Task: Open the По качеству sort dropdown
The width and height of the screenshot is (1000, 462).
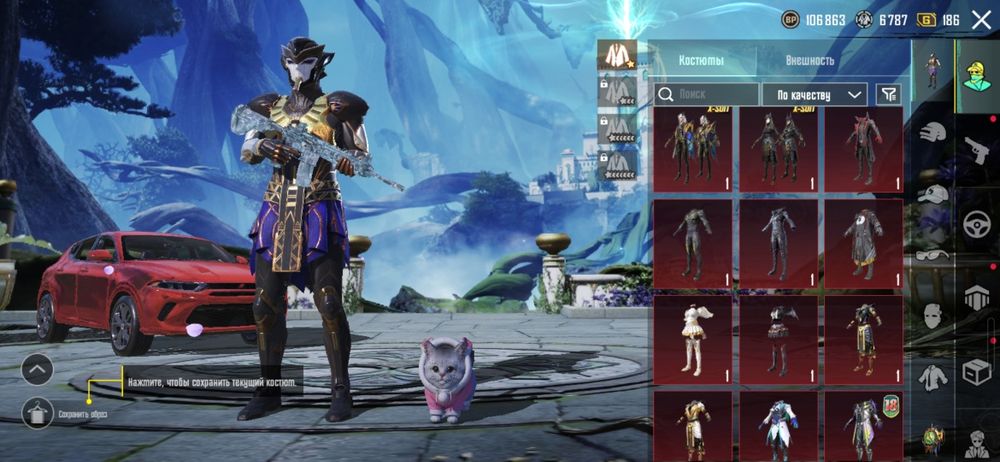Action: pyautogui.click(x=814, y=94)
